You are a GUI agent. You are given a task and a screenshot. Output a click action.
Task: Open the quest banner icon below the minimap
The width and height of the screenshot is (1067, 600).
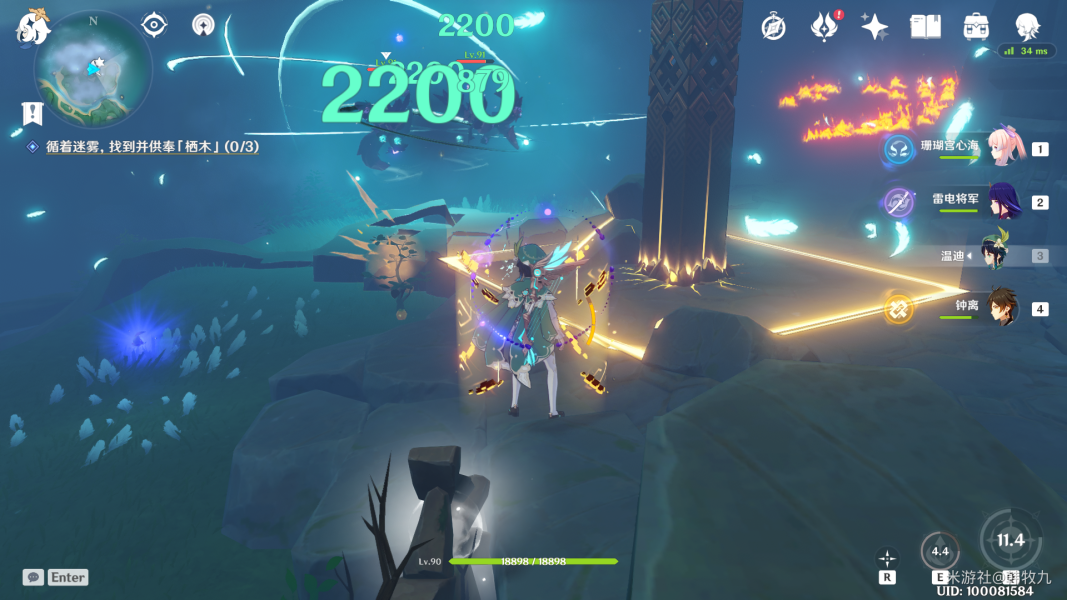pos(32,112)
